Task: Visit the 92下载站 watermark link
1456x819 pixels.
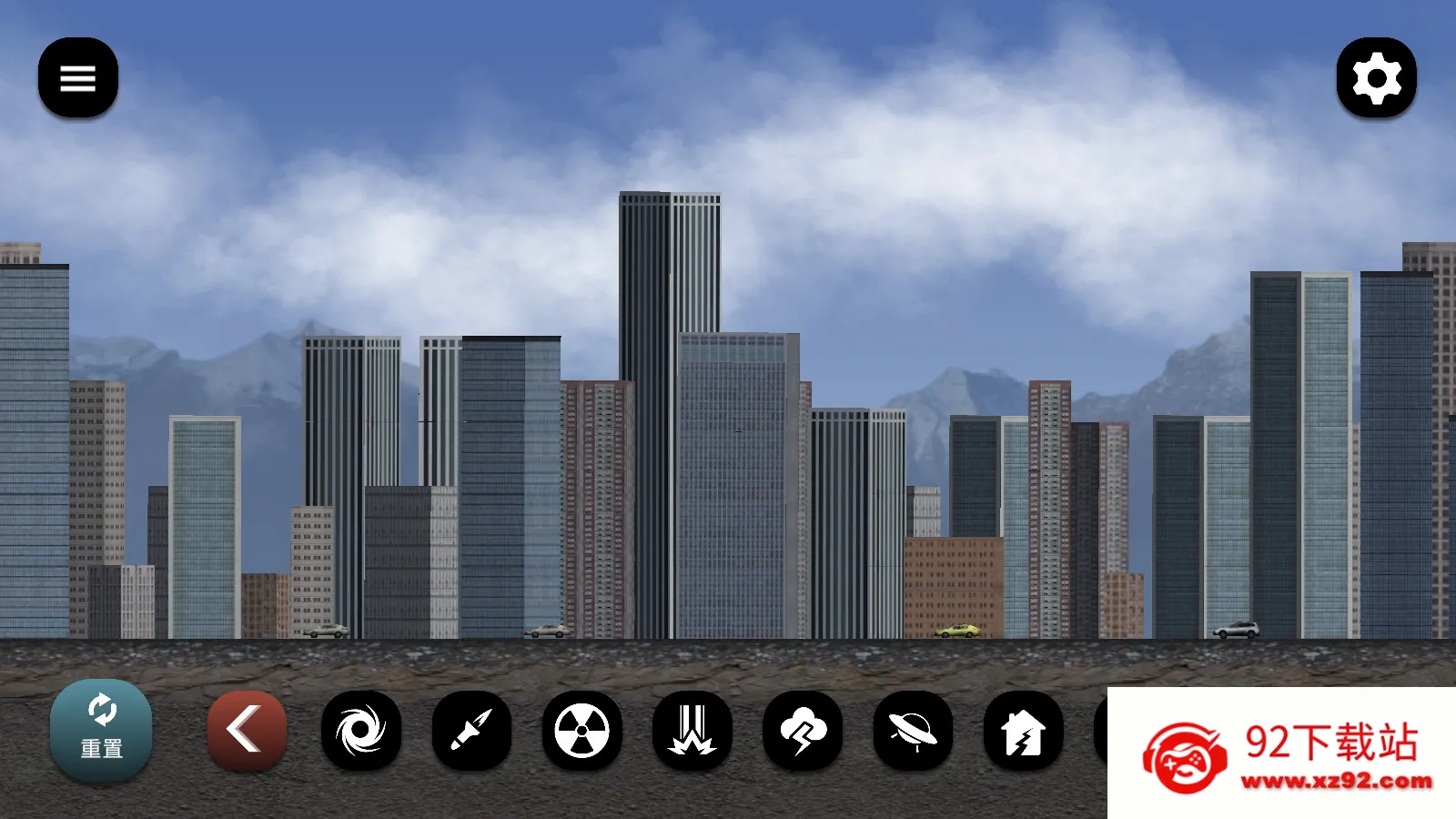Action: [1283, 755]
